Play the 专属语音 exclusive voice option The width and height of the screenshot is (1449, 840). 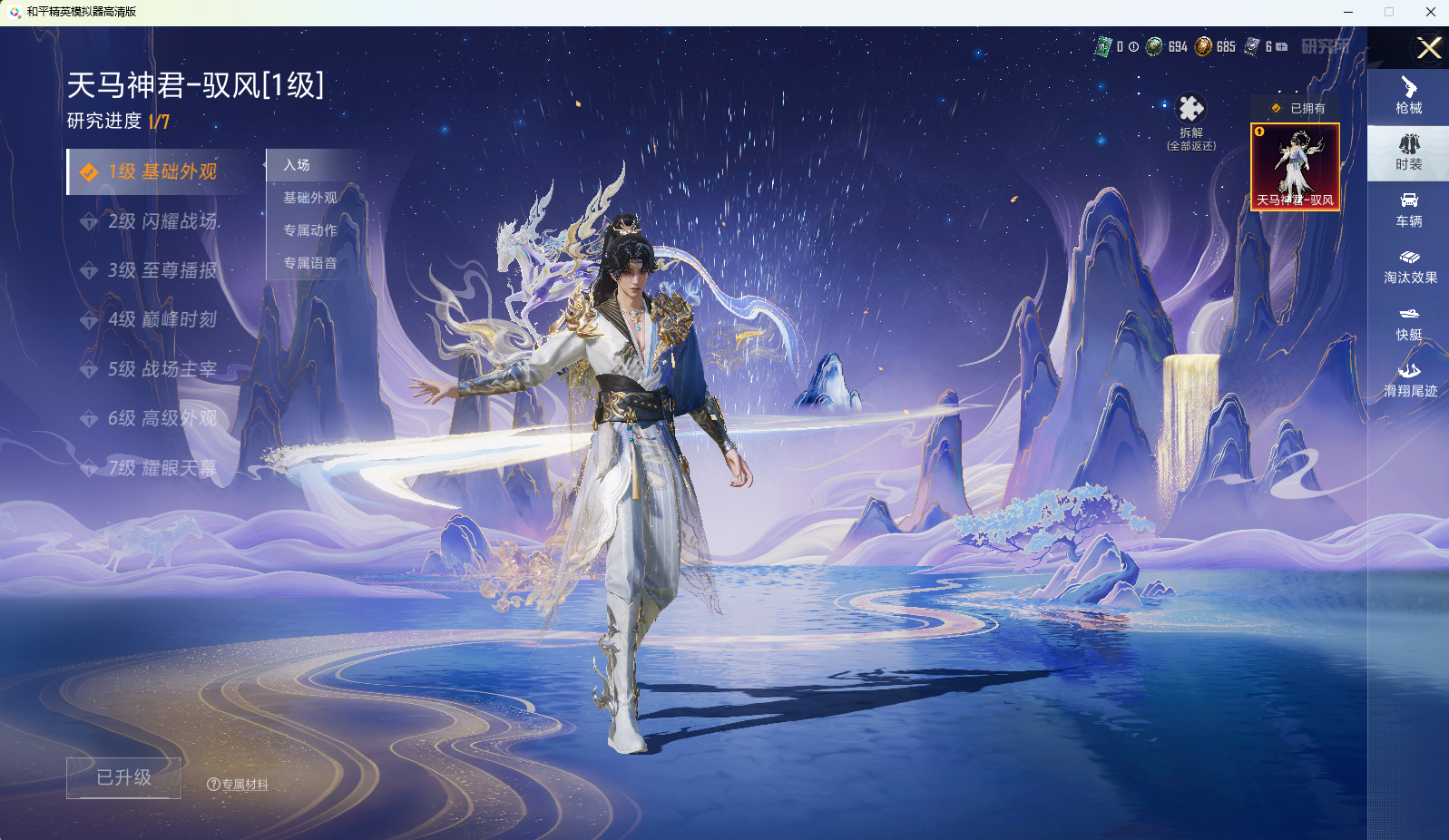coord(309,263)
